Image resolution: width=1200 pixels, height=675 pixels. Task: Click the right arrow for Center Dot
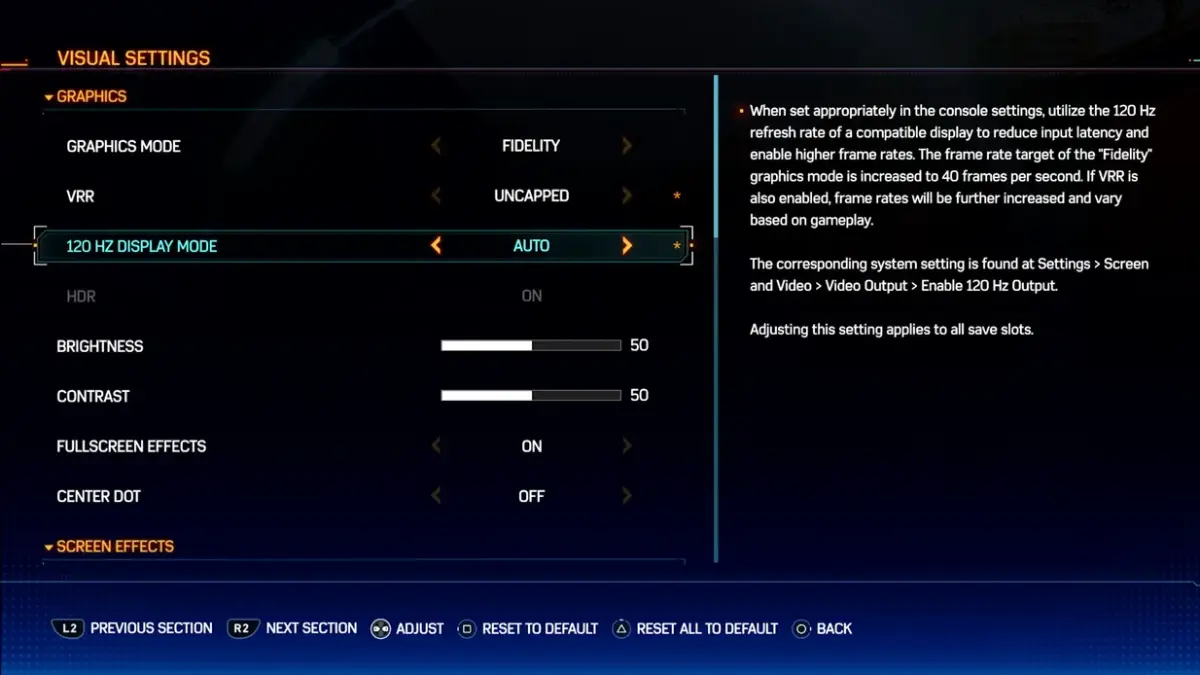click(x=627, y=496)
